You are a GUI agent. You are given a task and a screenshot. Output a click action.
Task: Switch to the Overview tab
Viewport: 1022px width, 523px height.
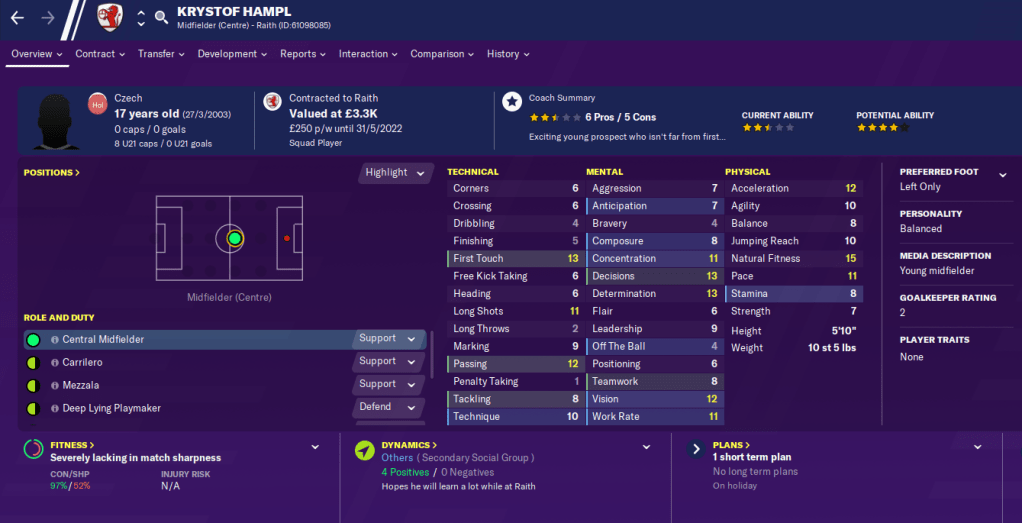pyautogui.click(x=36, y=54)
